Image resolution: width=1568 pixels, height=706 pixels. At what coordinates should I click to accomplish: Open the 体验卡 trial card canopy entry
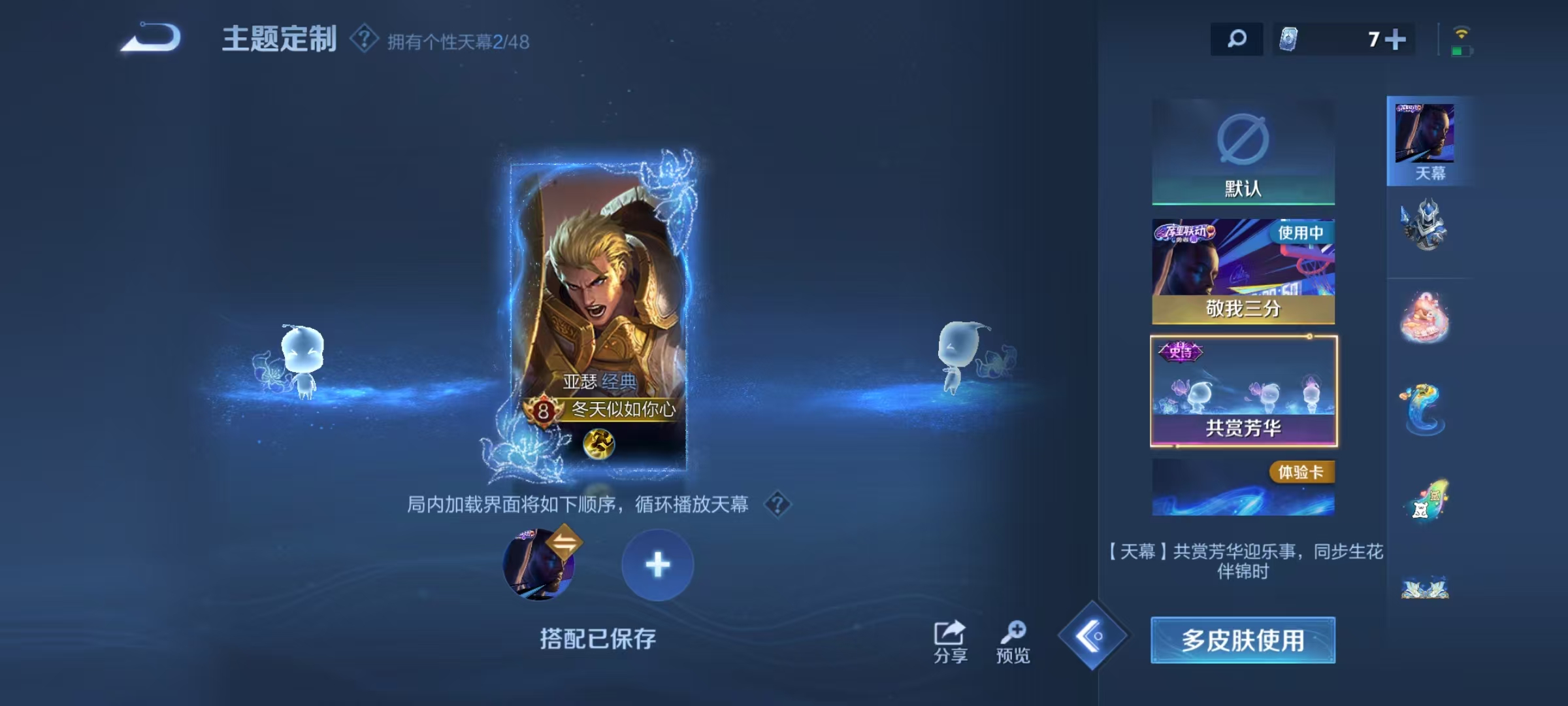(1242, 487)
